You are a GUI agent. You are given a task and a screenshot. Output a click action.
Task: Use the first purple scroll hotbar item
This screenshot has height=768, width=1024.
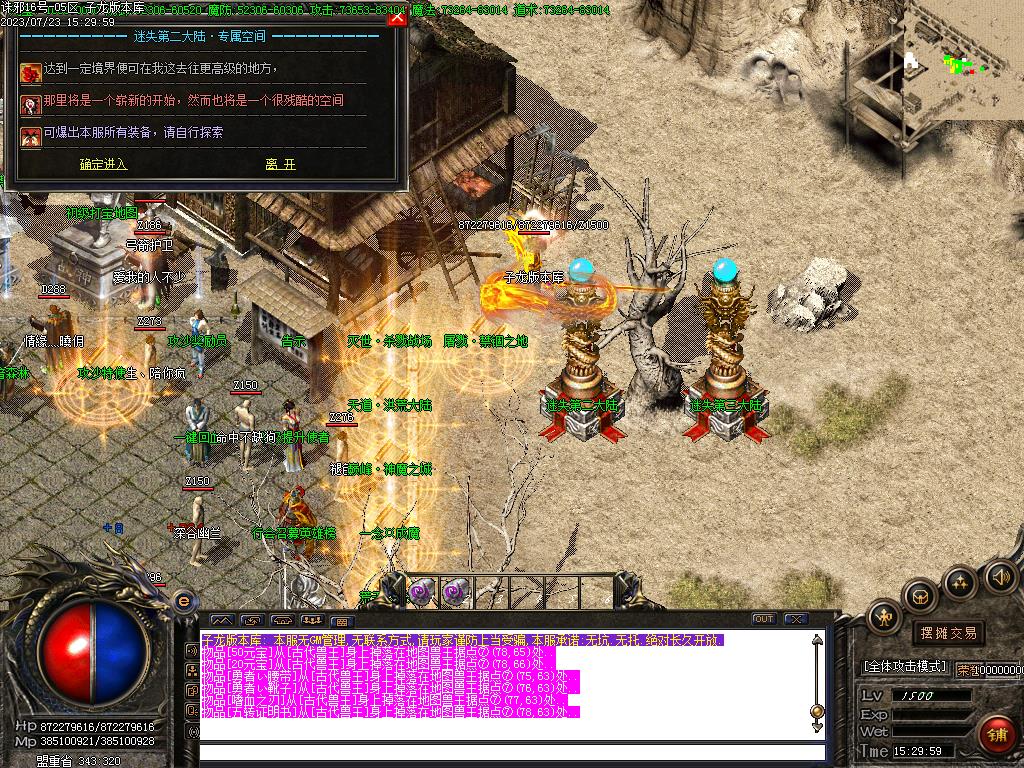(422, 590)
